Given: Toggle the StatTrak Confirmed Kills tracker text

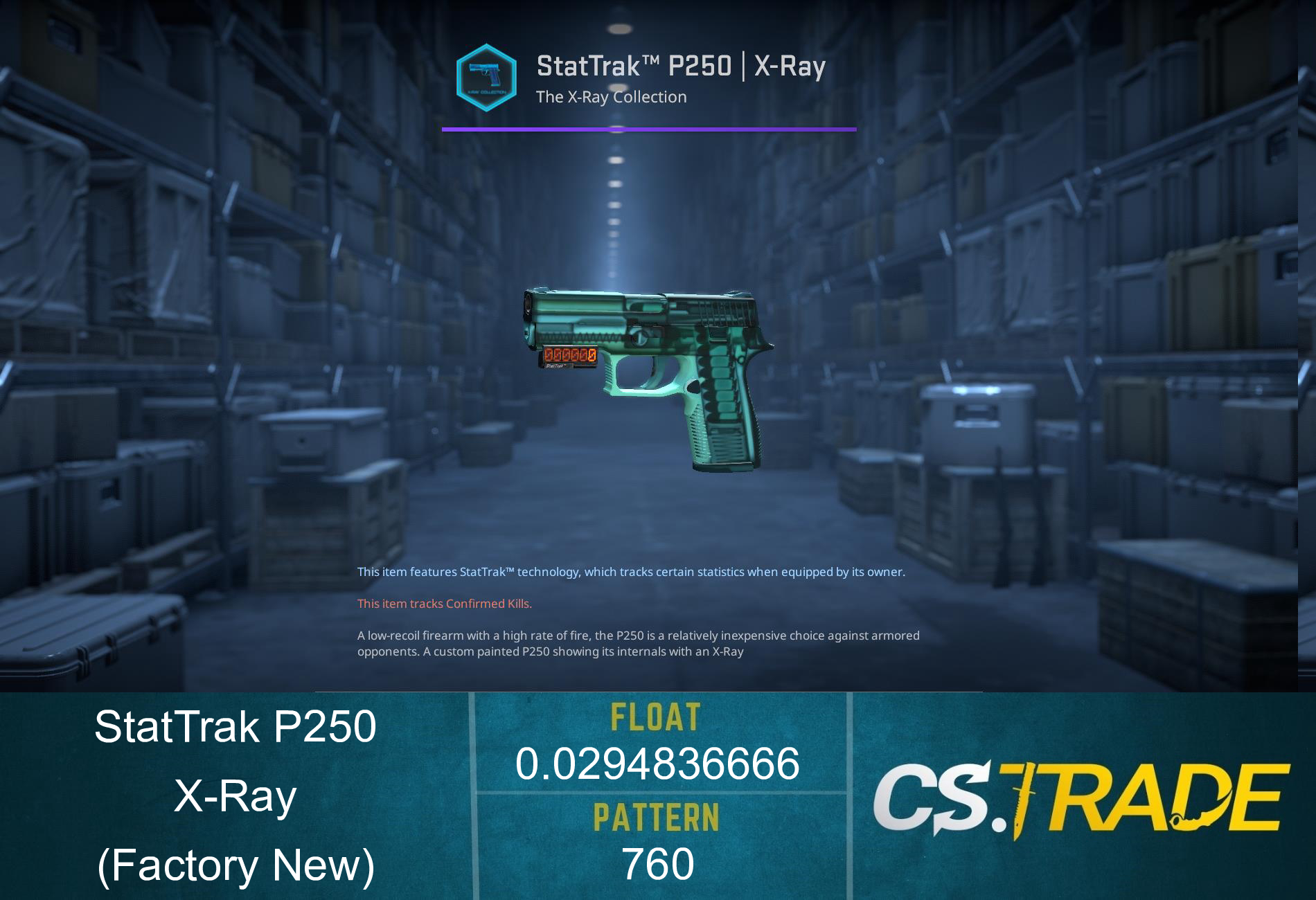Looking at the screenshot, I should (443, 603).
